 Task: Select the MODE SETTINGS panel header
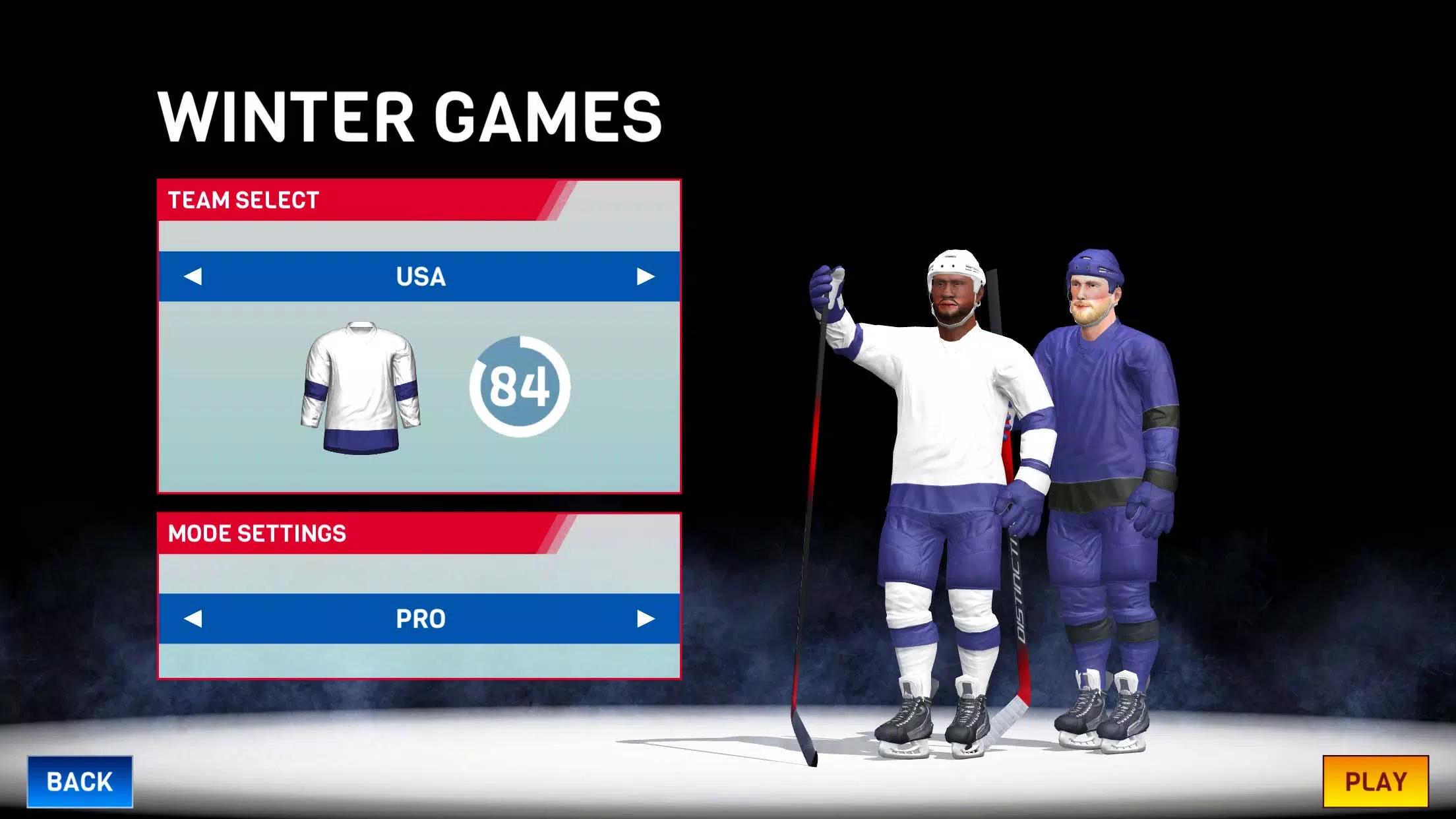coord(256,533)
